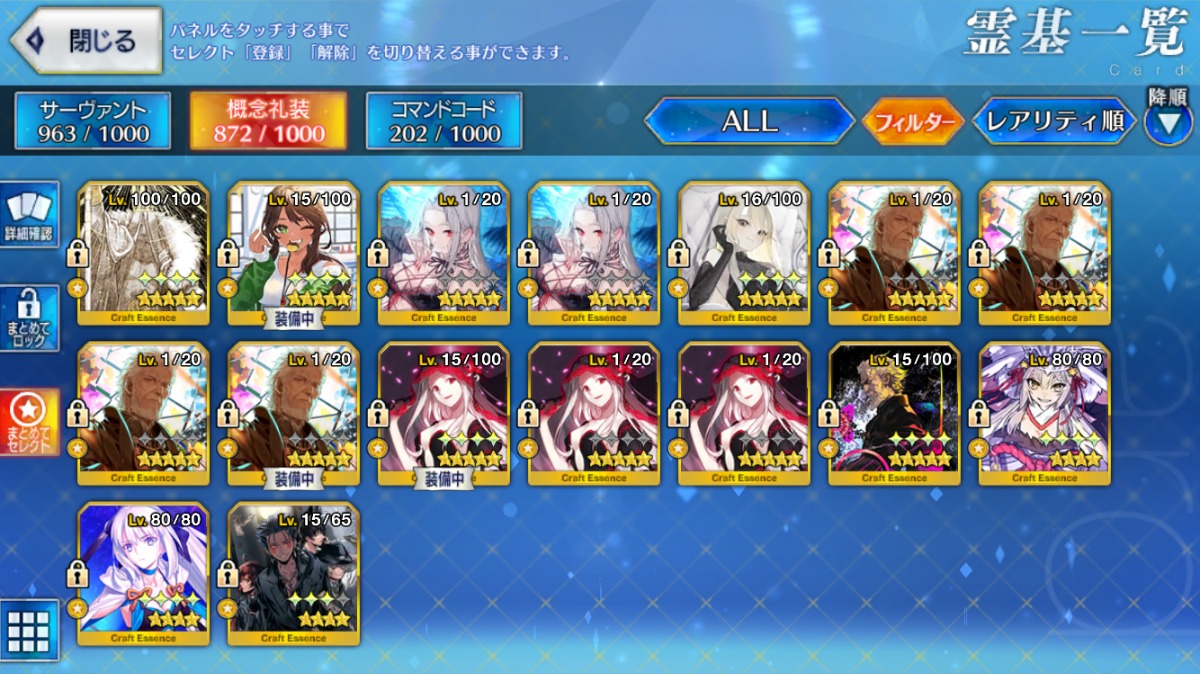Activate まとめてセレクト bulk select
Image resolution: width=1200 pixels, height=674 pixels.
click(29, 422)
